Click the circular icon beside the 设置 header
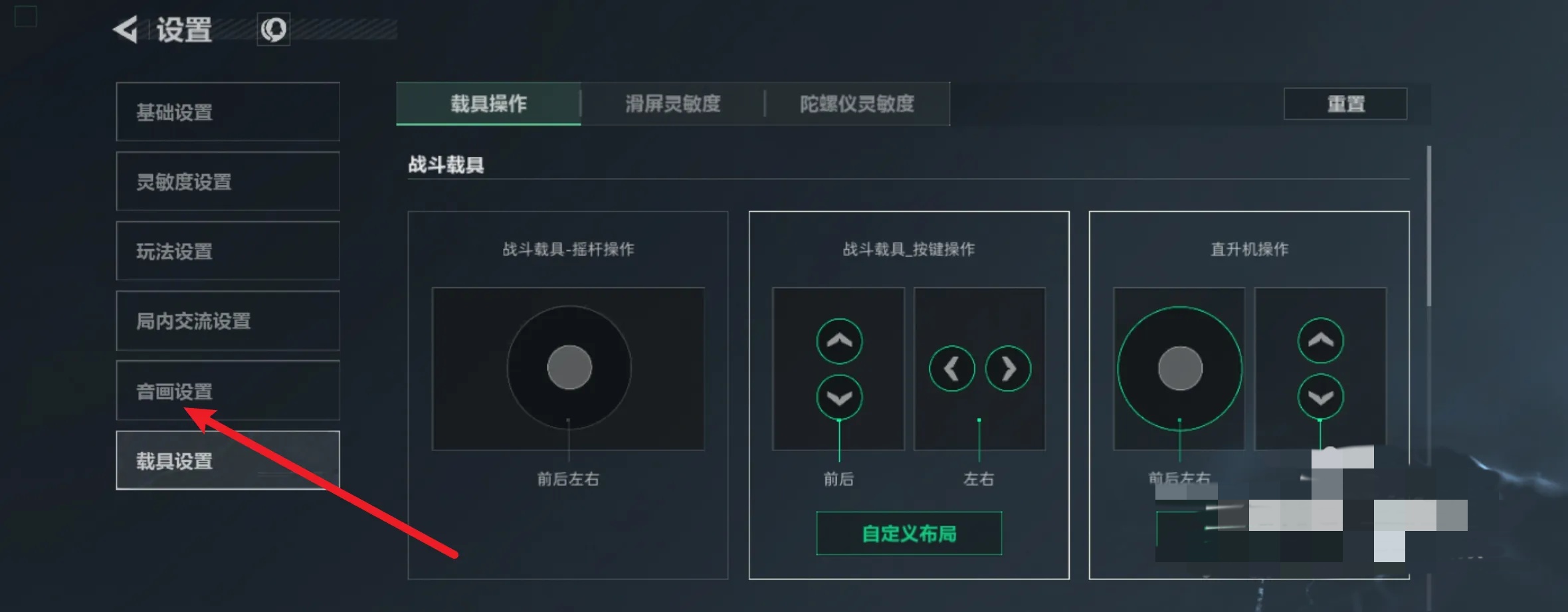The height and width of the screenshot is (612, 1568). coord(274,29)
